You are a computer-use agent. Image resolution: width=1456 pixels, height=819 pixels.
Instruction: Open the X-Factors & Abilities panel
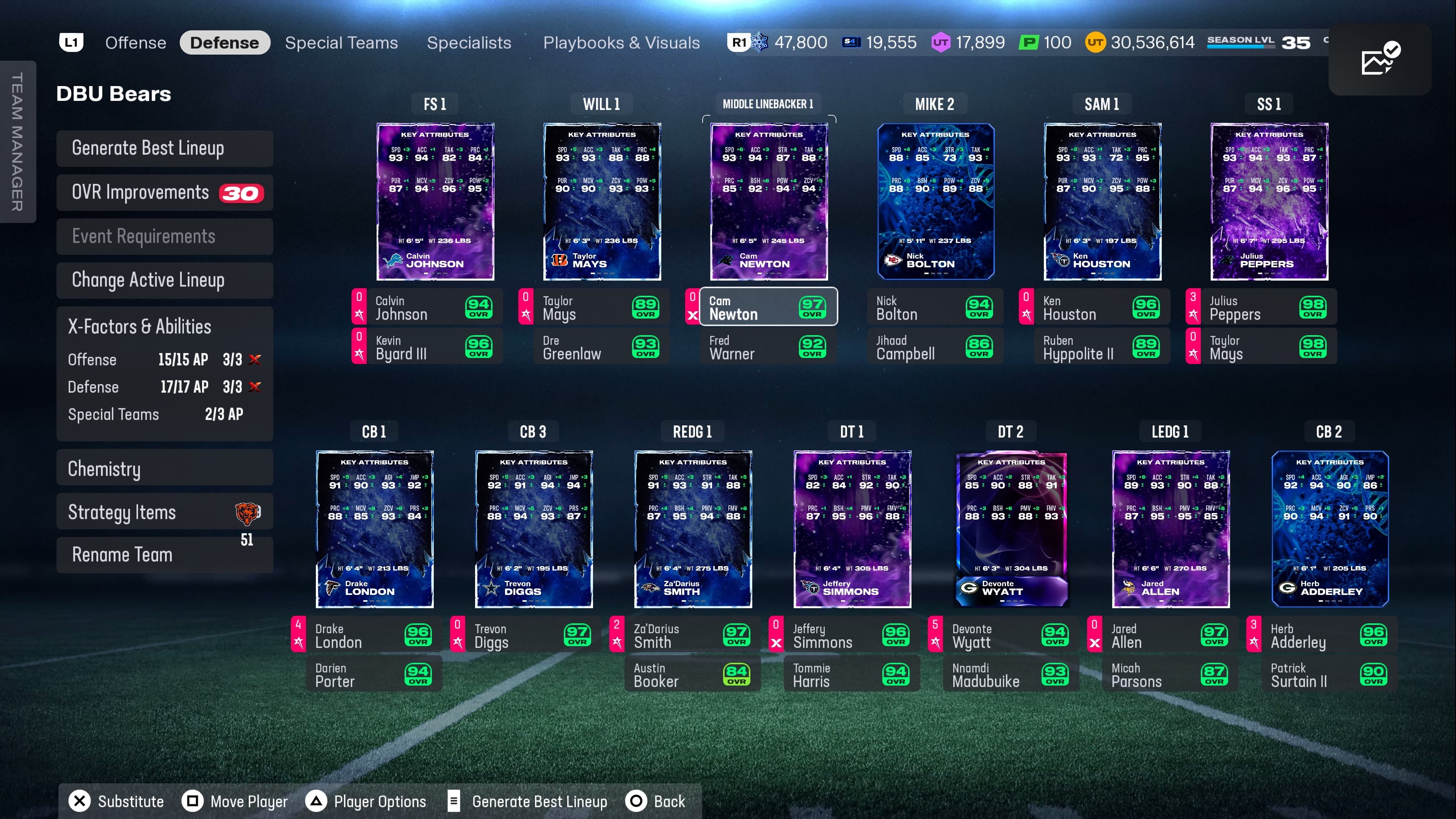click(165, 327)
